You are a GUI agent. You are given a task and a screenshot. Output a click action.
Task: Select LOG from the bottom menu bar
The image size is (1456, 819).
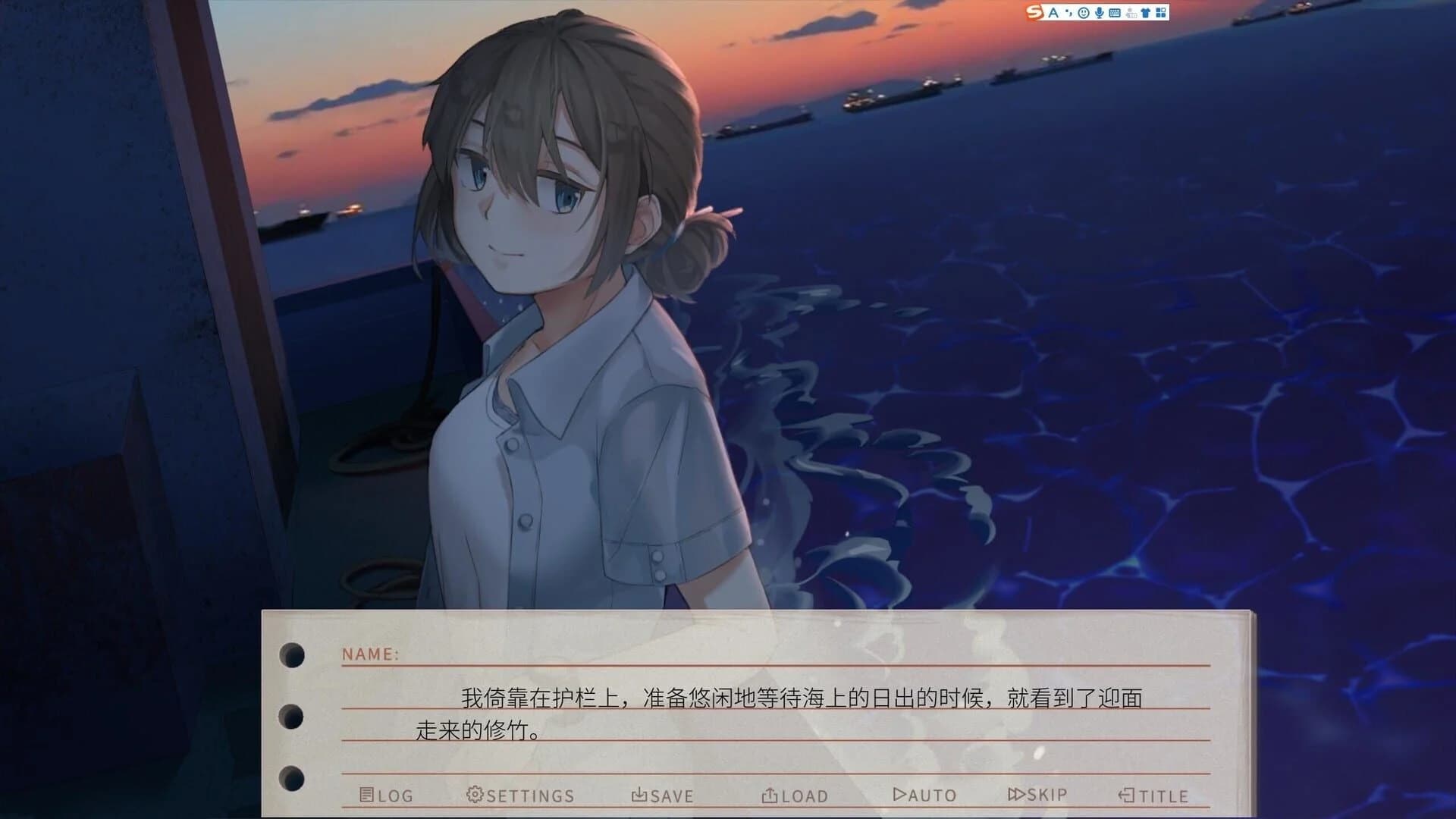point(385,795)
